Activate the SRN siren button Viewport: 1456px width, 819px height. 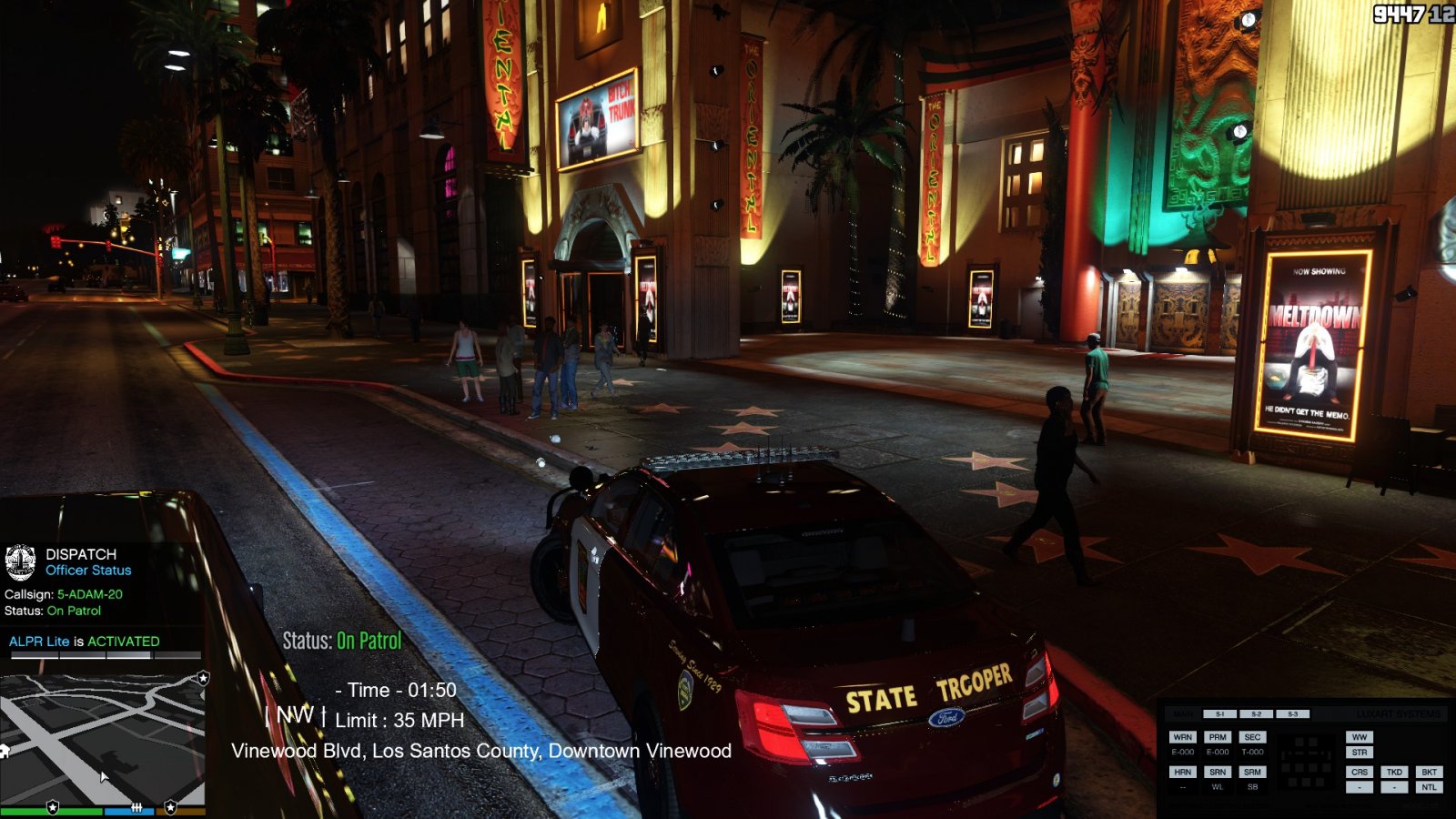(1218, 772)
